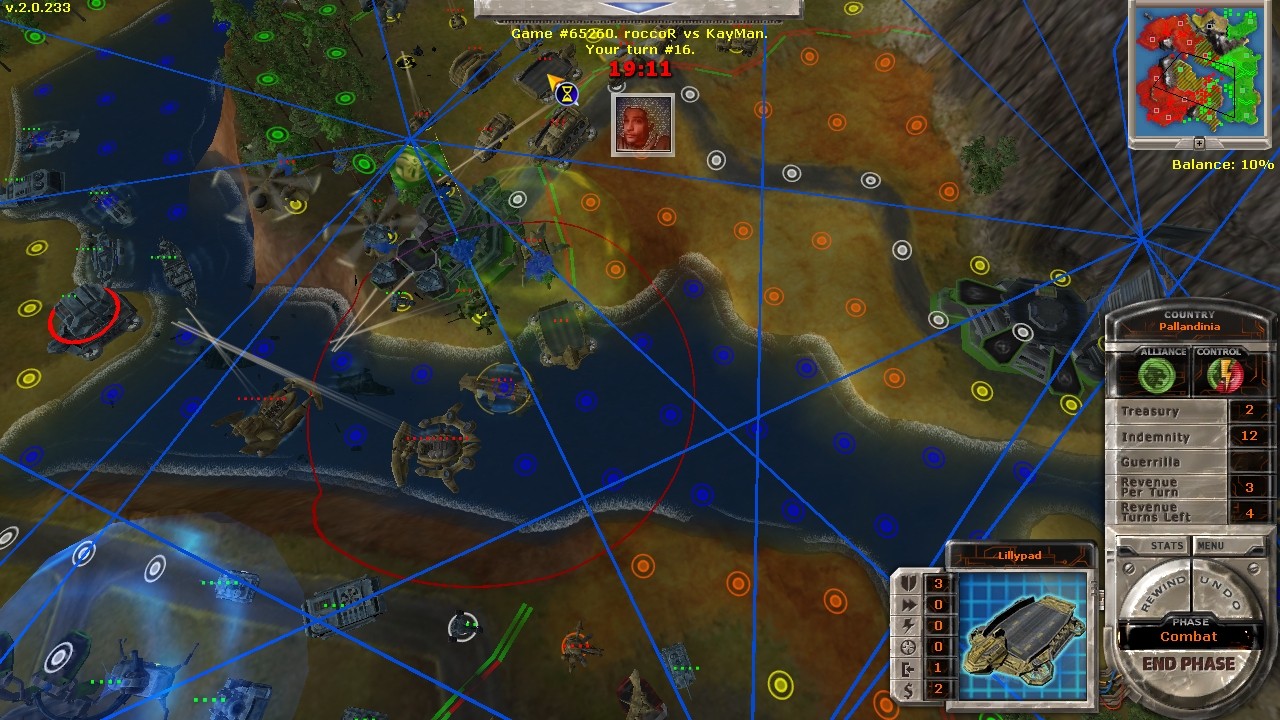
Task: Expand the minimap with the plus button
Action: click(x=1199, y=144)
